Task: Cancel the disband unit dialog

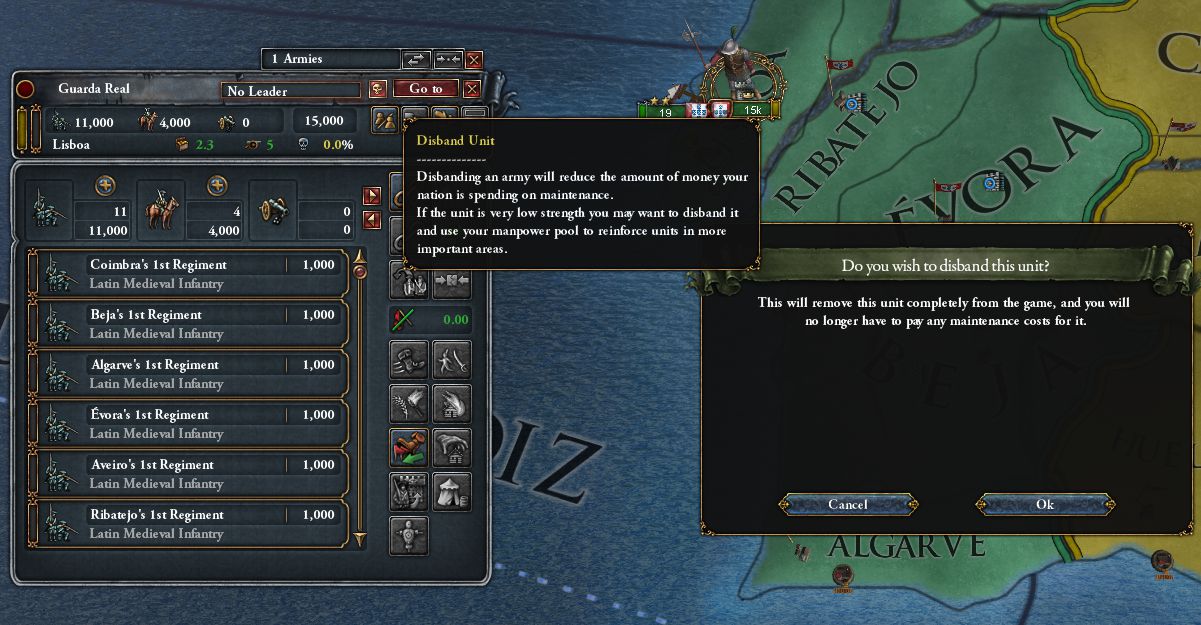Action: 848,505
